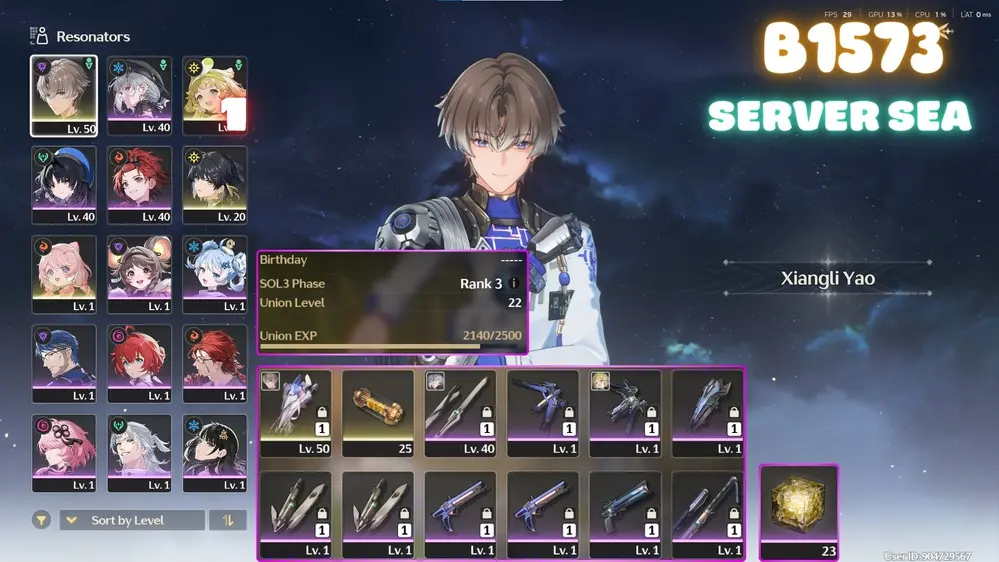999x562 pixels.
Task: Click the golden tube item with 25
Action: pyautogui.click(x=378, y=412)
